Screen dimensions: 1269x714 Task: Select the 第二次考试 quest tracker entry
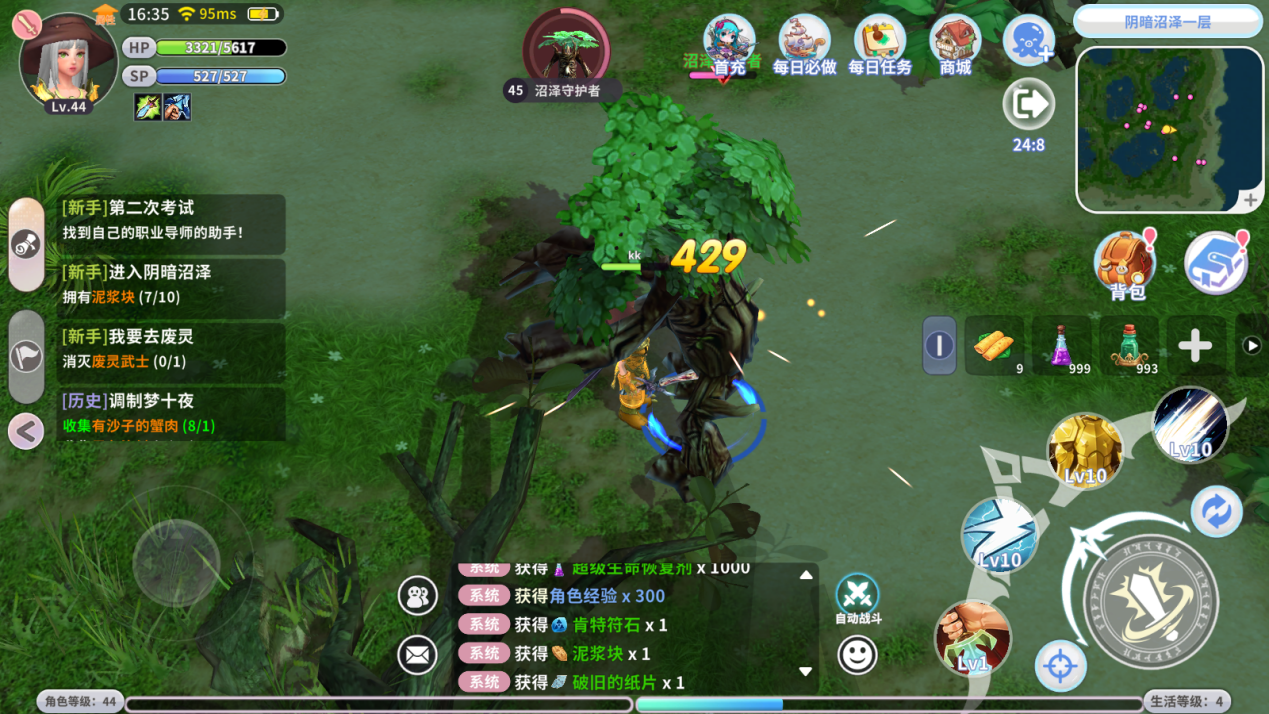pyautogui.click(x=171, y=220)
